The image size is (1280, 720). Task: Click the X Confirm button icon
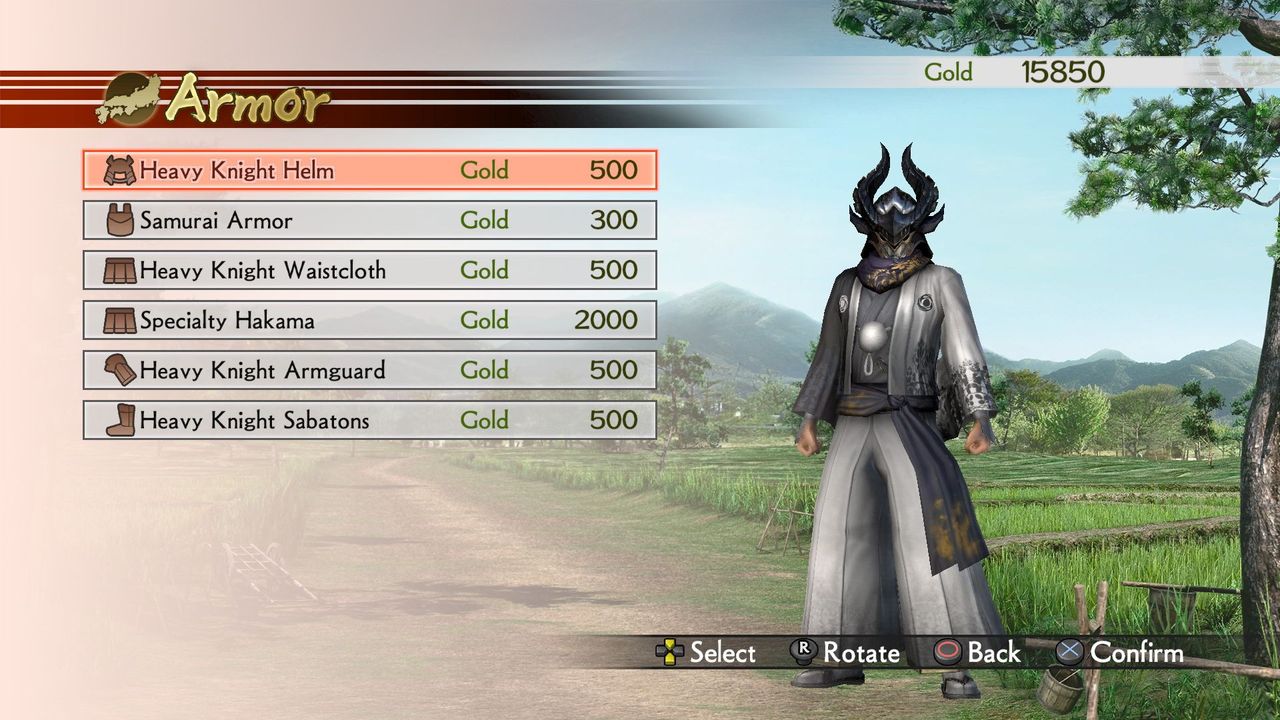1070,652
